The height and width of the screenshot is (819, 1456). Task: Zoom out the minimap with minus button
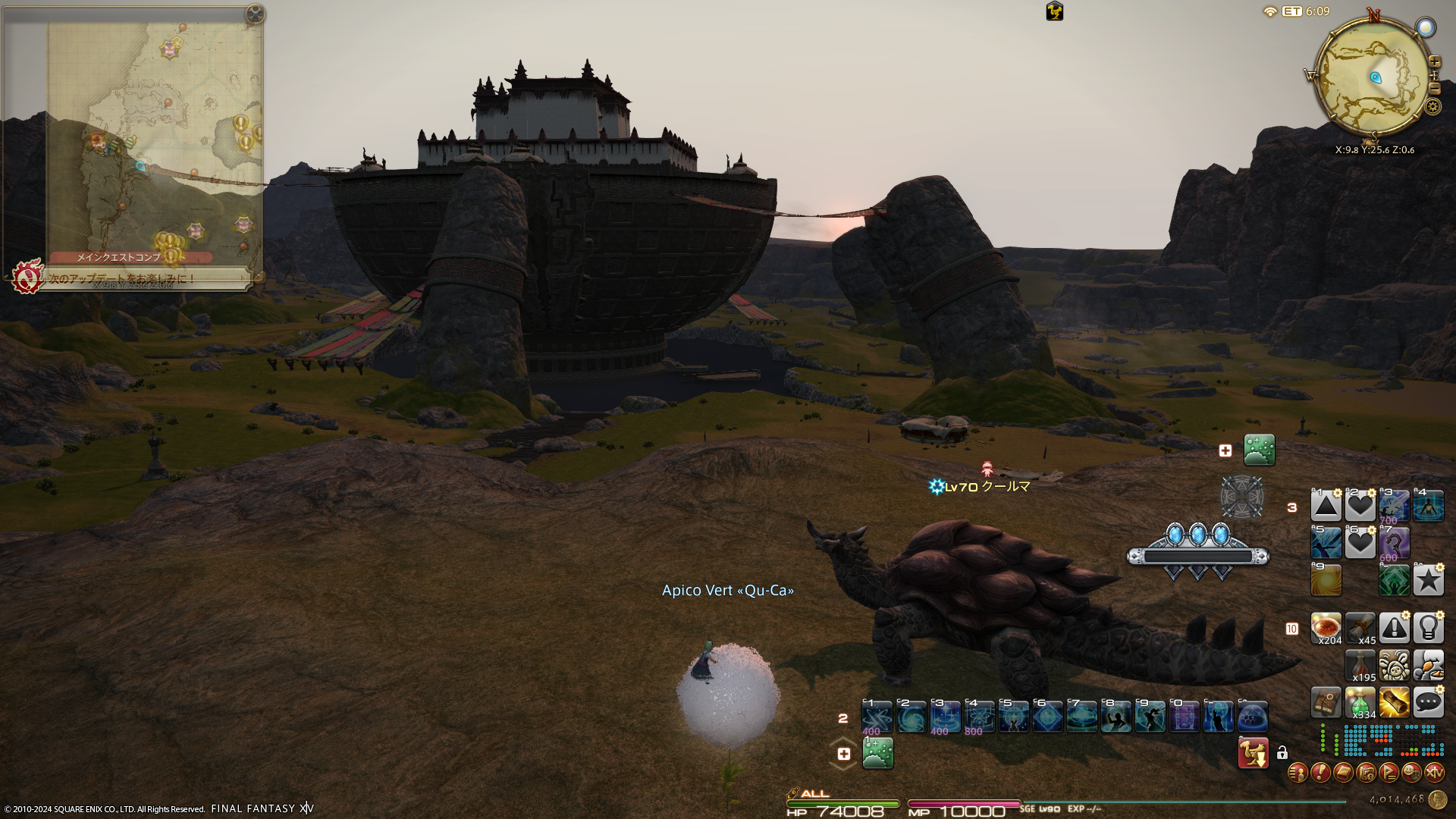click(x=1434, y=89)
